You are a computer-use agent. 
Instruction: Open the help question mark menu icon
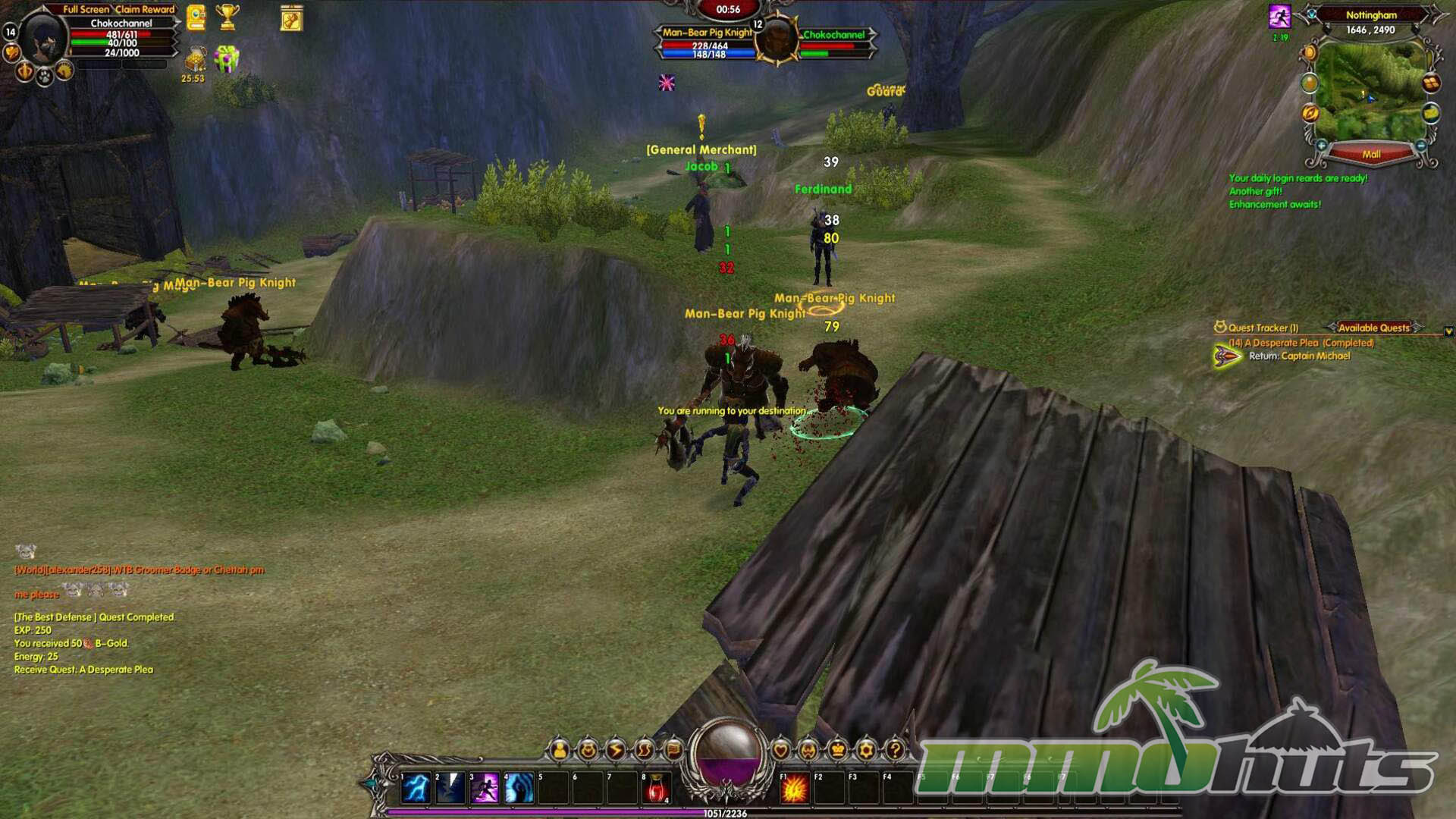click(x=895, y=750)
